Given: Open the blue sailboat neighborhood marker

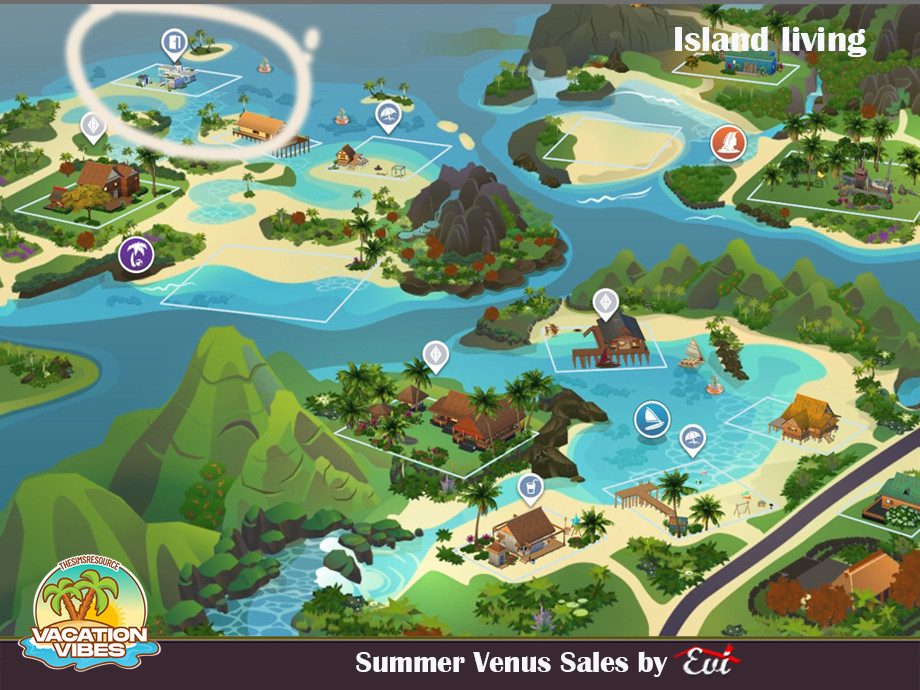Looking at the screenshot, I should [x=650, y=419].
